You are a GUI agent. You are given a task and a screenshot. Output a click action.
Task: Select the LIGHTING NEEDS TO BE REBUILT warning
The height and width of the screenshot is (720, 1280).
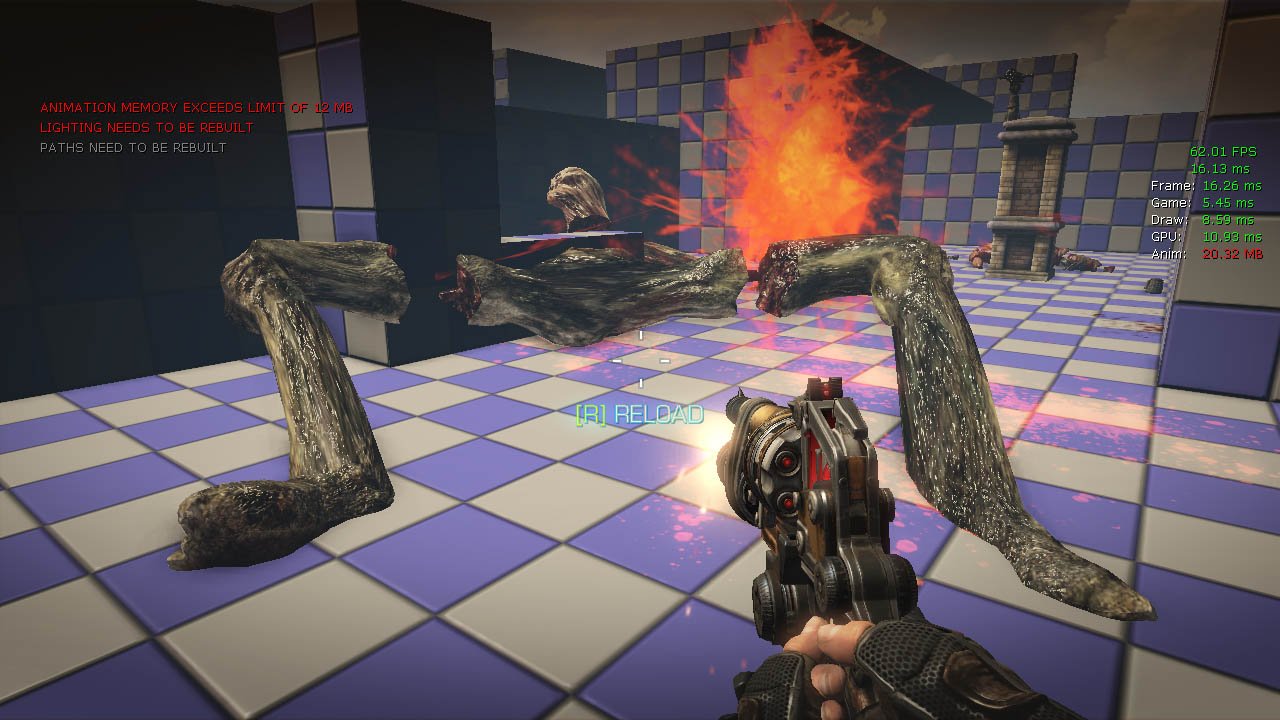[147, 127]
